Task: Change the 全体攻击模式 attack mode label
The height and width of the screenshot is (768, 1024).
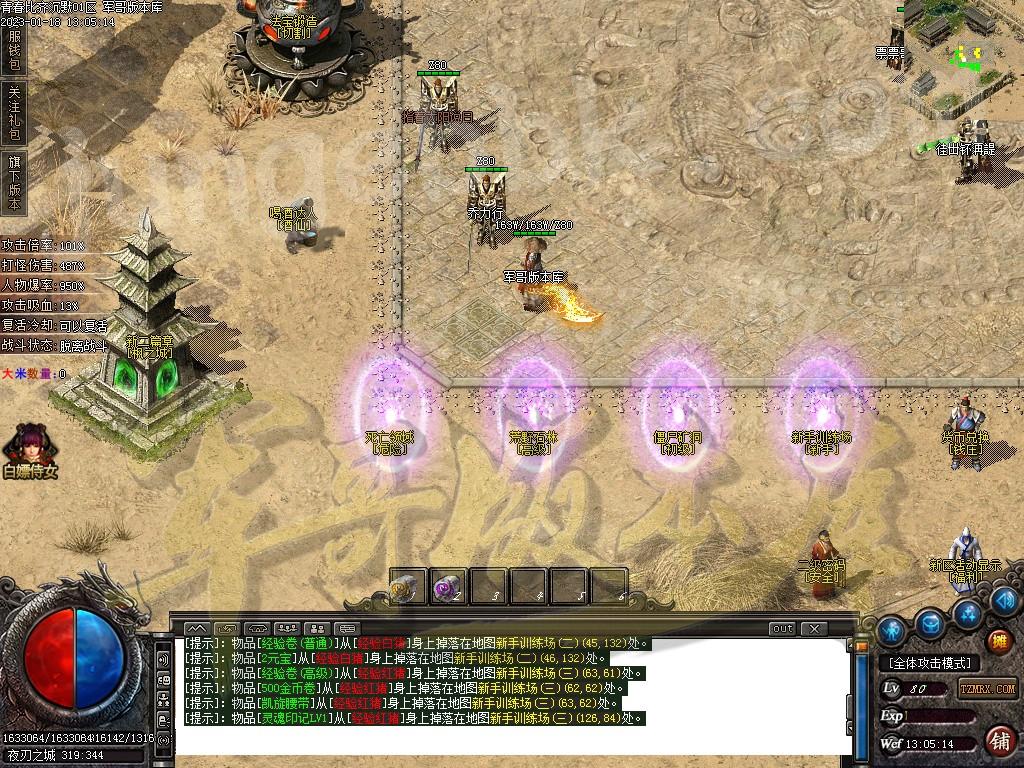Action: click(x=930, y=663)
